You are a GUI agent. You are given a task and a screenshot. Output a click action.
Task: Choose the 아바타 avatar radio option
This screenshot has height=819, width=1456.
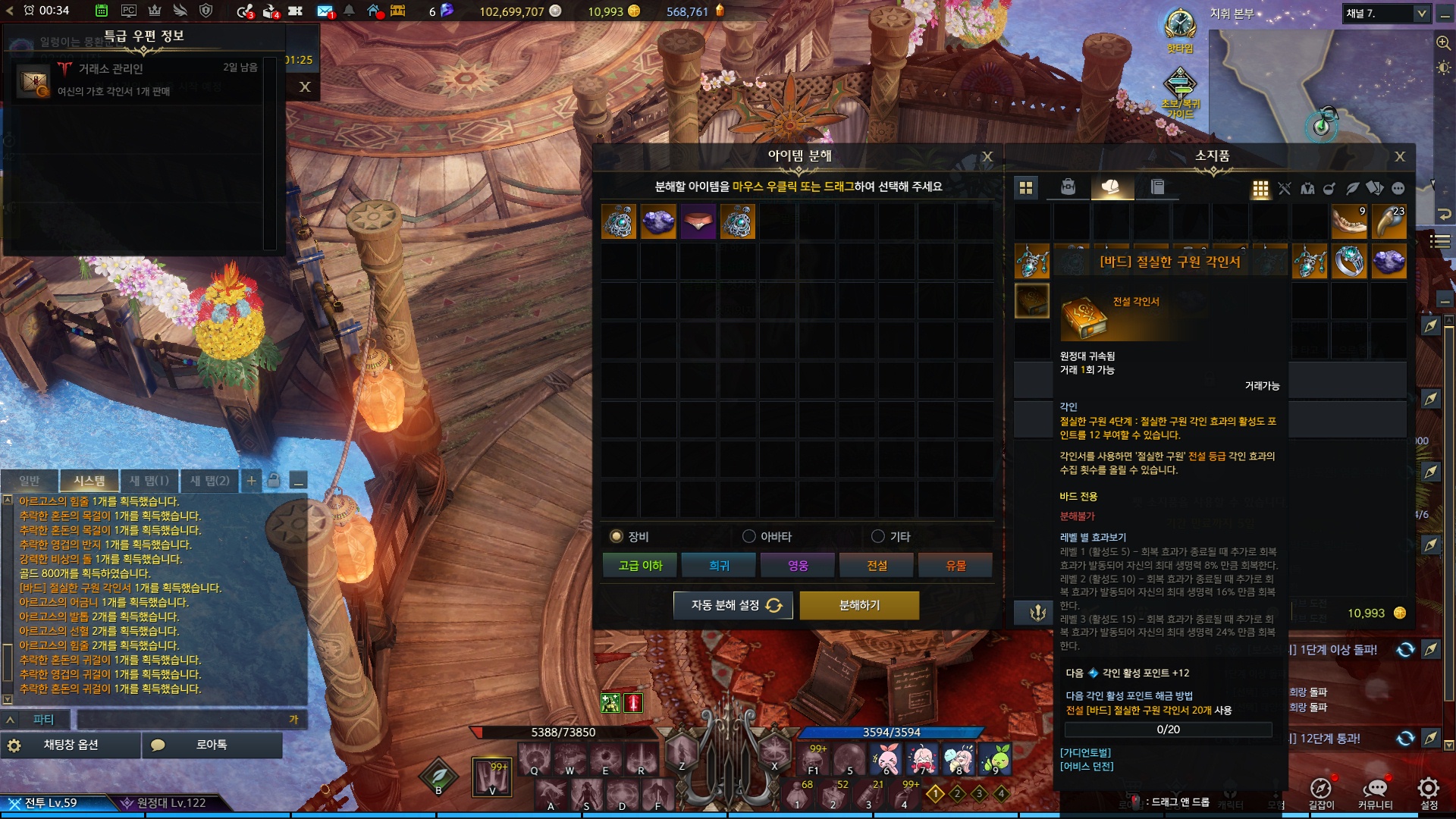tap(749, 537)
